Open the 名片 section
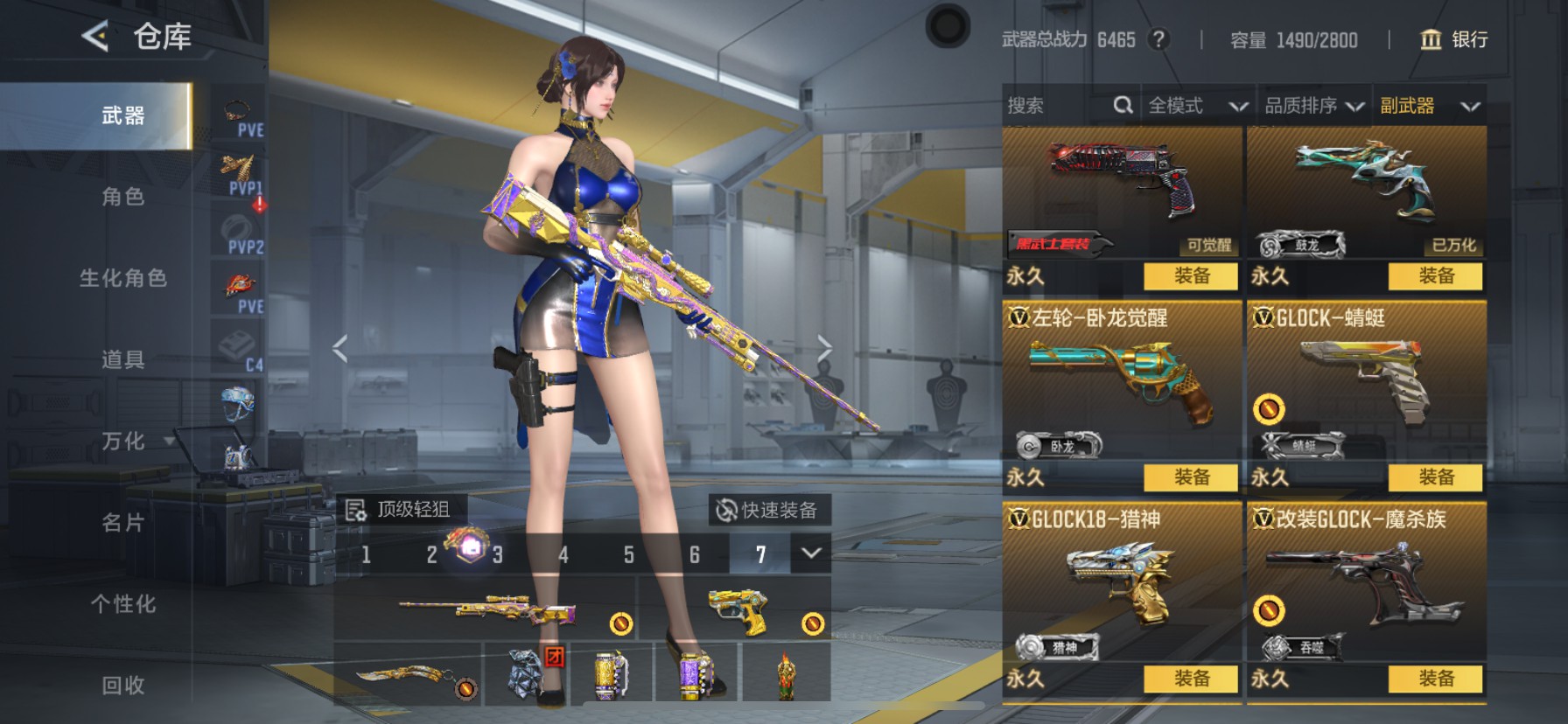 123,523
